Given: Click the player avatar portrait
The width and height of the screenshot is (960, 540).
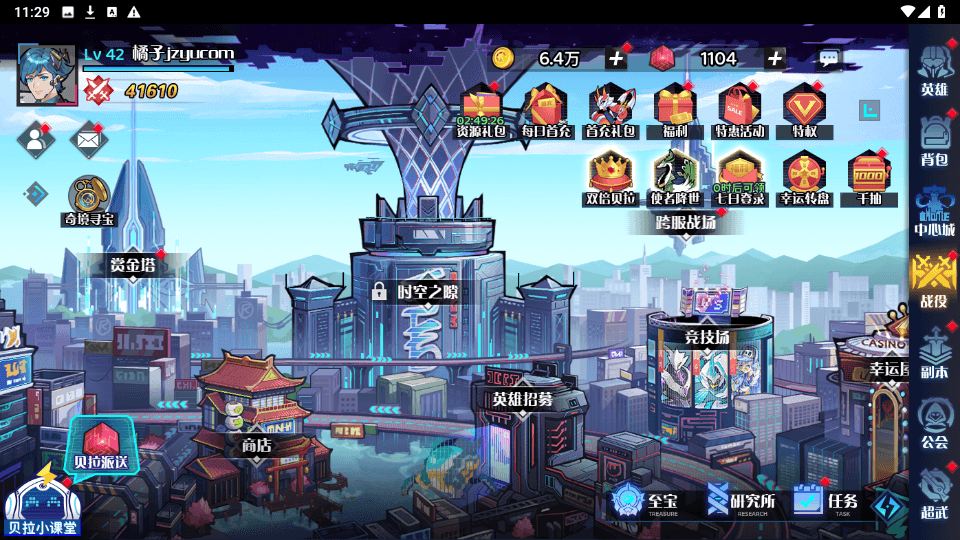Looking at the screenshot, I should pyautogui.click(x=47, y=75).
